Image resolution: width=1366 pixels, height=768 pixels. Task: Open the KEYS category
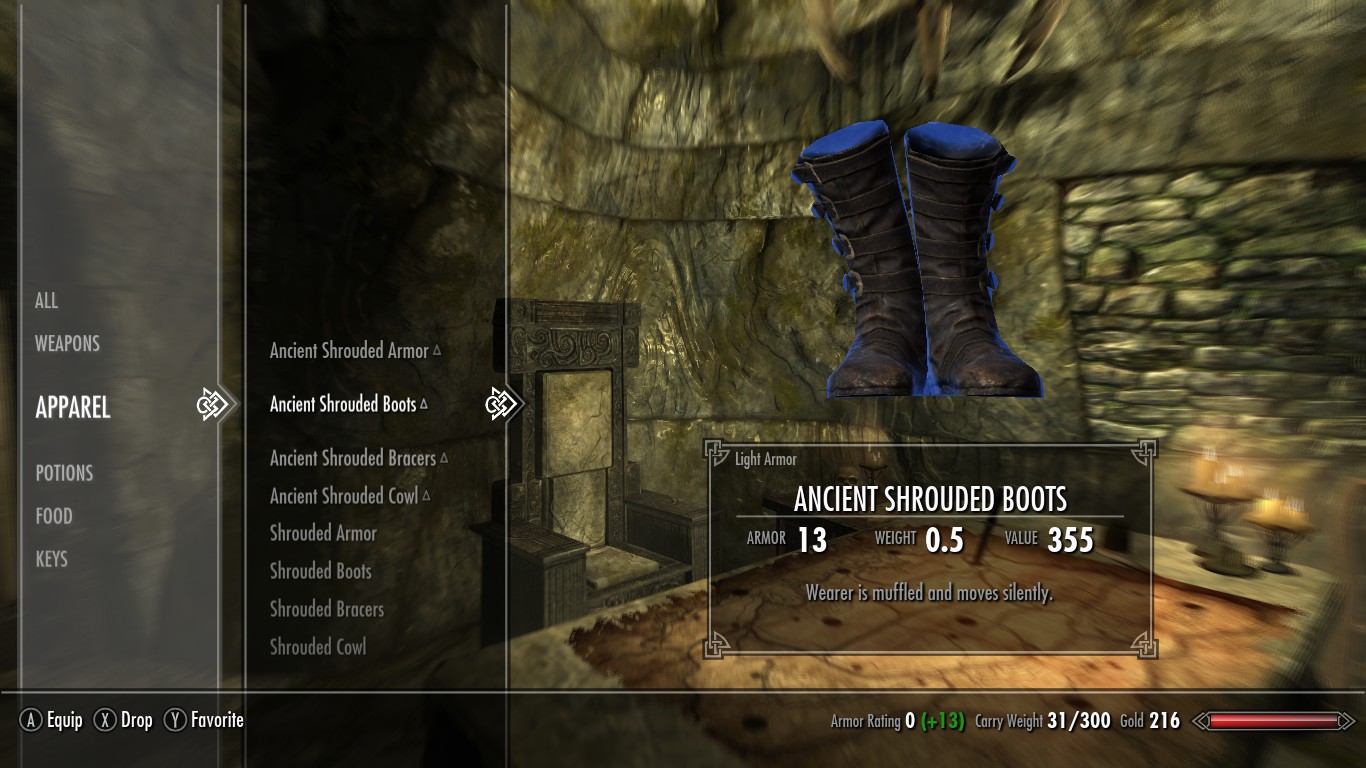(x=52, y=559)
